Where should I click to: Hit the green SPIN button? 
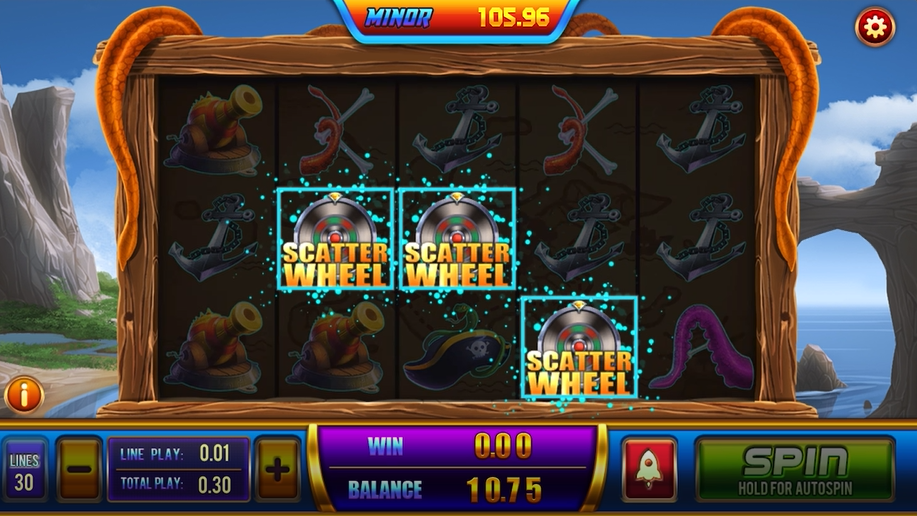795,468
